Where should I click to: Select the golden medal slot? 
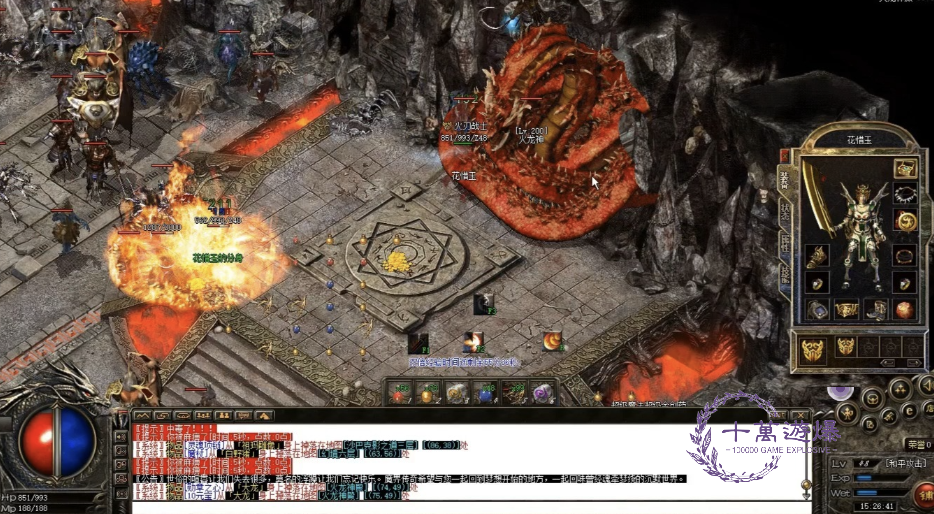pos(905,221)
